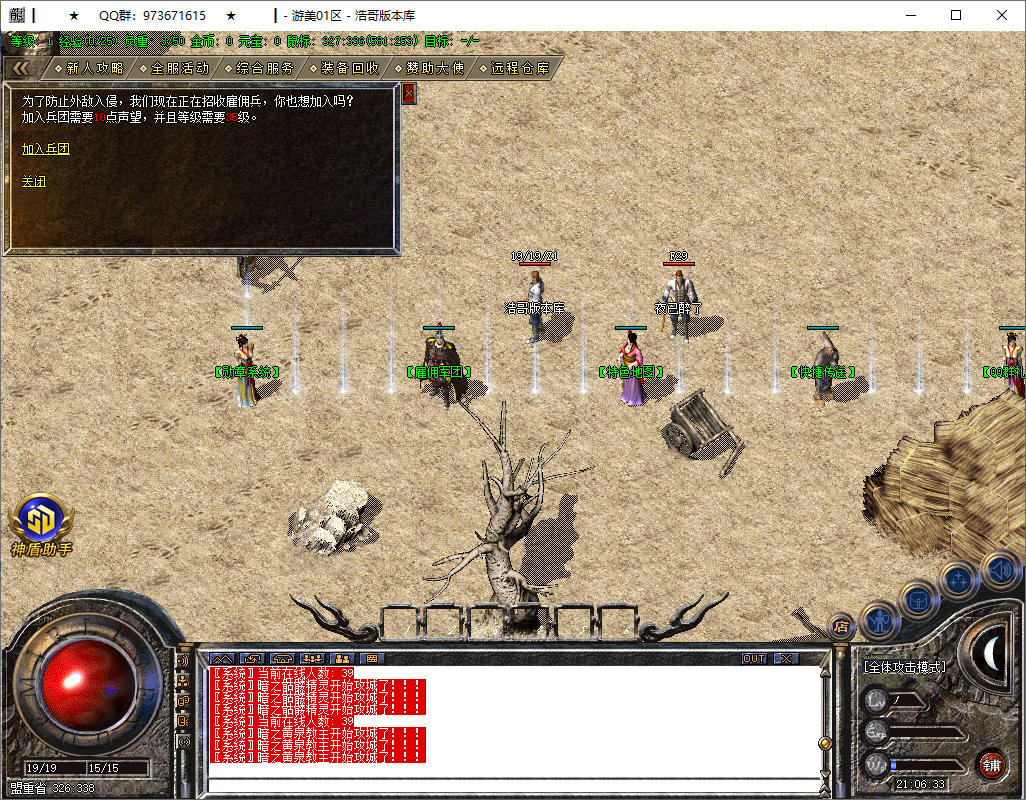
Task: Open the 全服活动 server events tab
Action: 180,68
